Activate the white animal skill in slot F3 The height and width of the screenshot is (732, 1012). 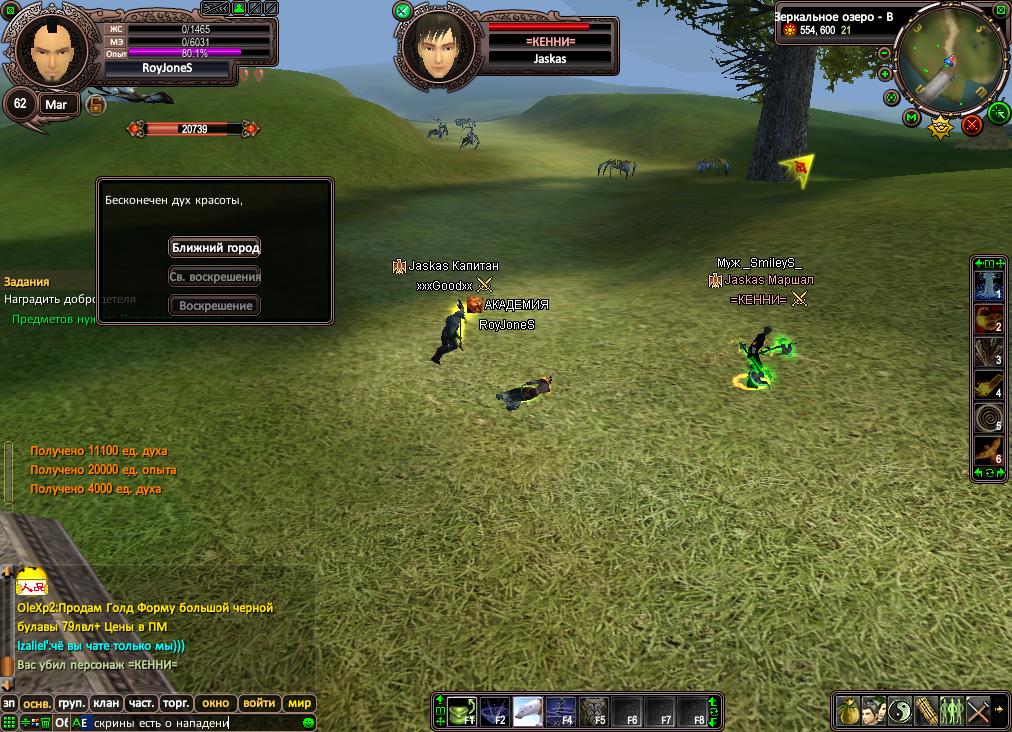click(x=528, y=710)
